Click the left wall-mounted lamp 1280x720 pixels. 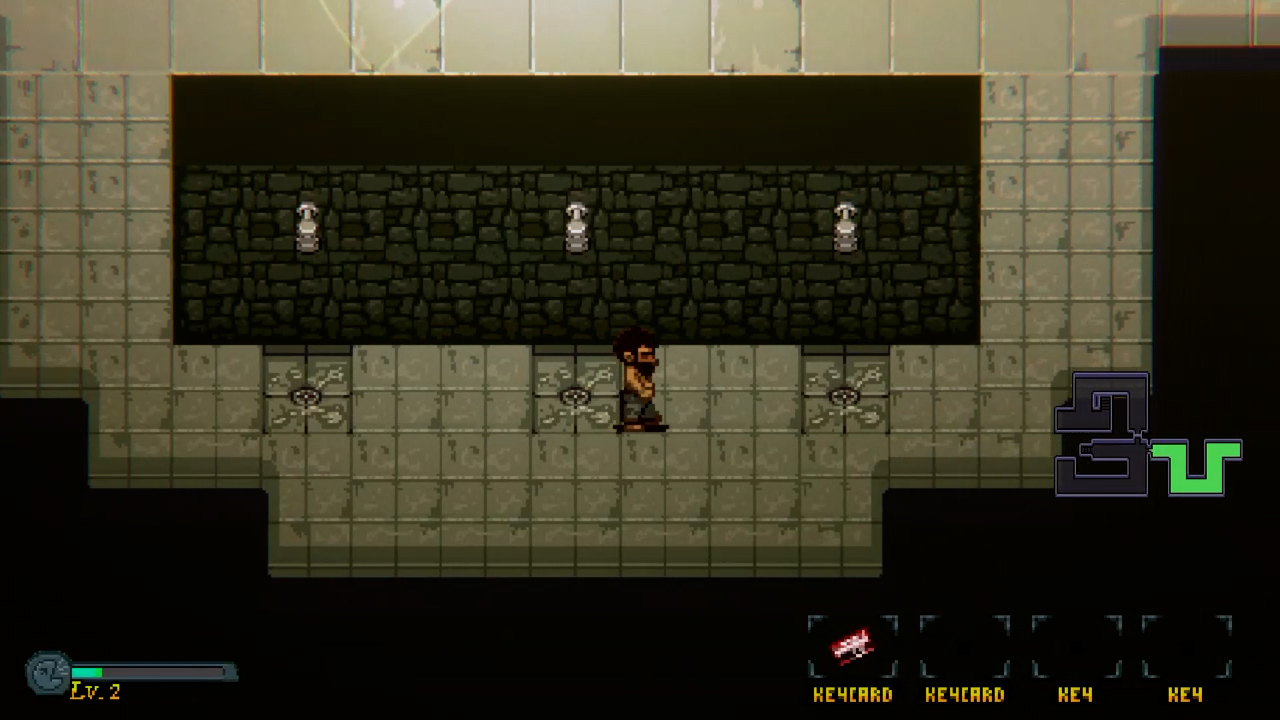(307, 225)
